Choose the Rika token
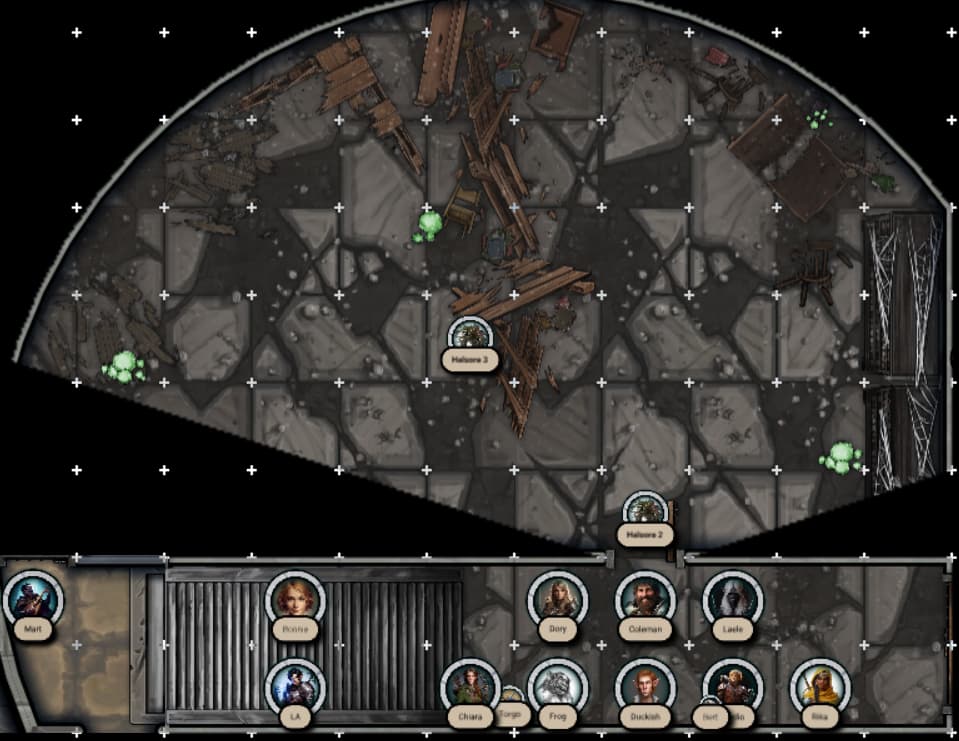The width and height of the screenshot is (959, 741). [x=820, y=687]
